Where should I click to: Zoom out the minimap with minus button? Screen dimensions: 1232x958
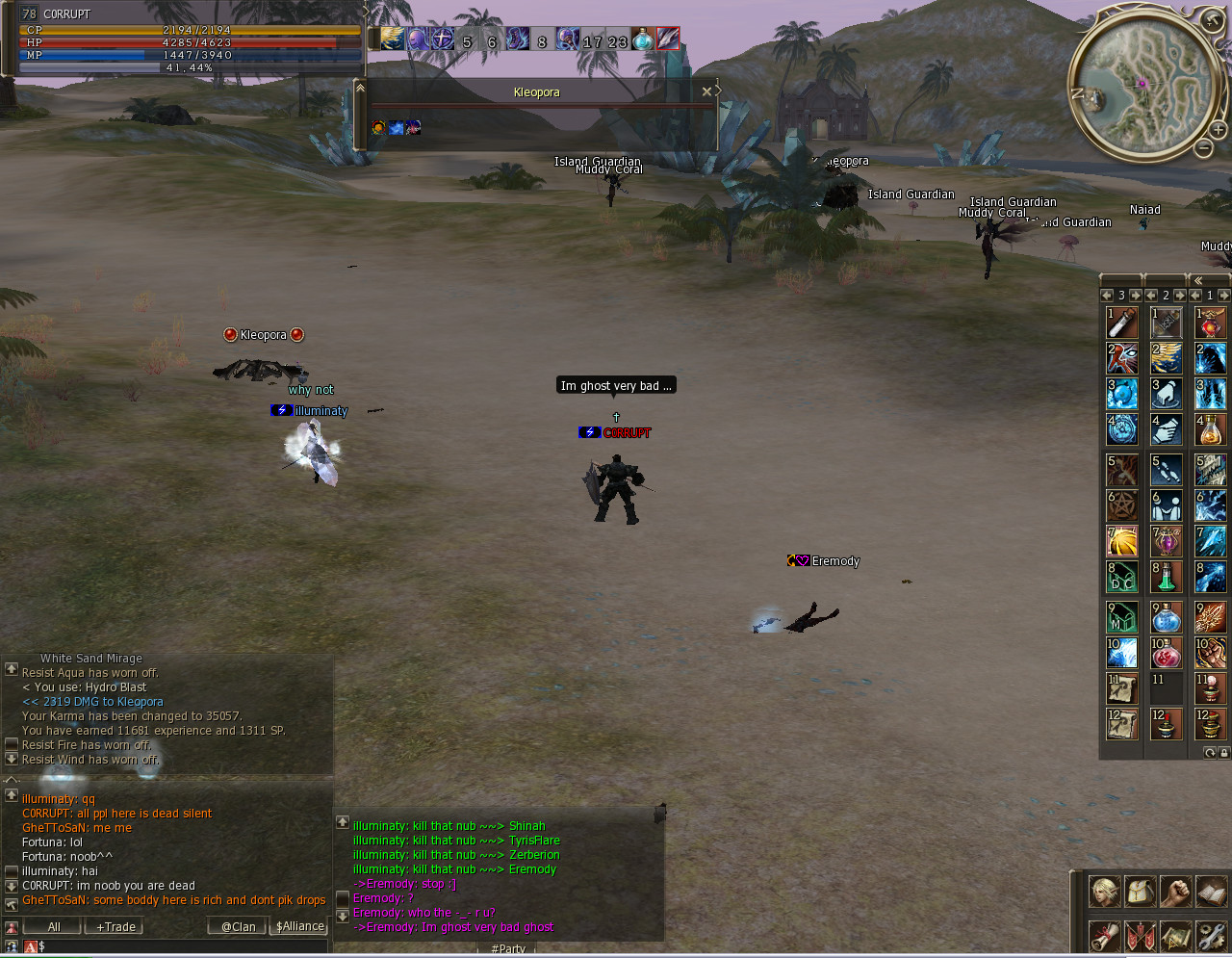[1204, 147]
